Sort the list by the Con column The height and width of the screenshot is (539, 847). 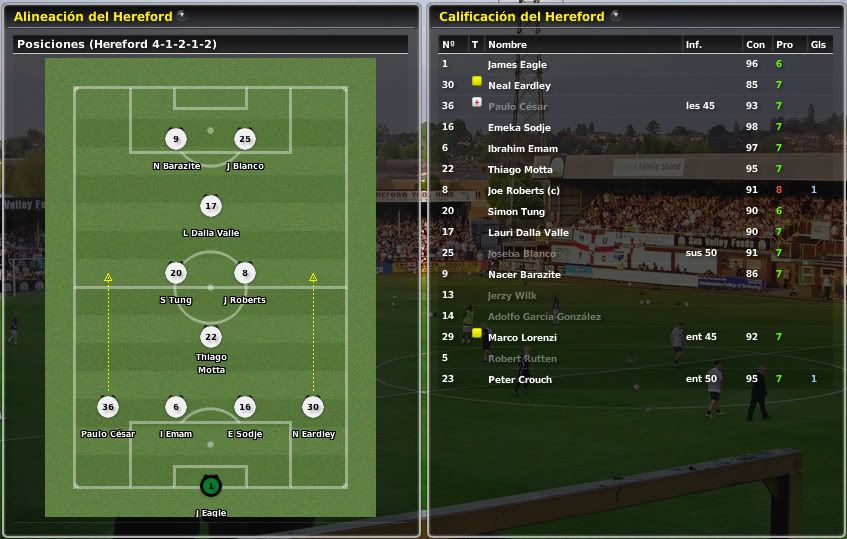(x=755, y=45)
